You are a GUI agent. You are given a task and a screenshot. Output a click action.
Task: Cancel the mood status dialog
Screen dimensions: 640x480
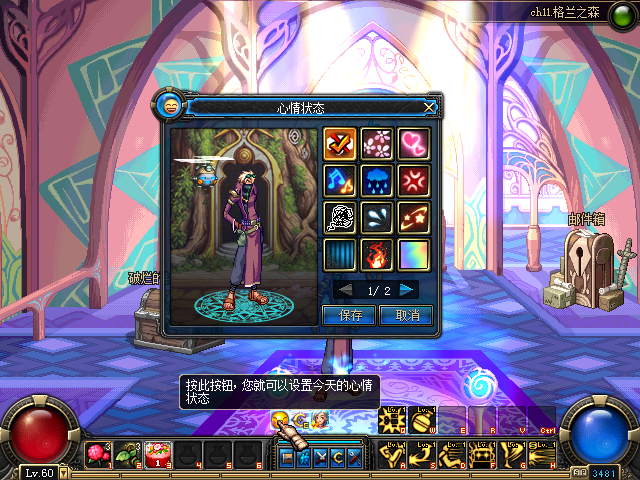click(x=406, y=315)
